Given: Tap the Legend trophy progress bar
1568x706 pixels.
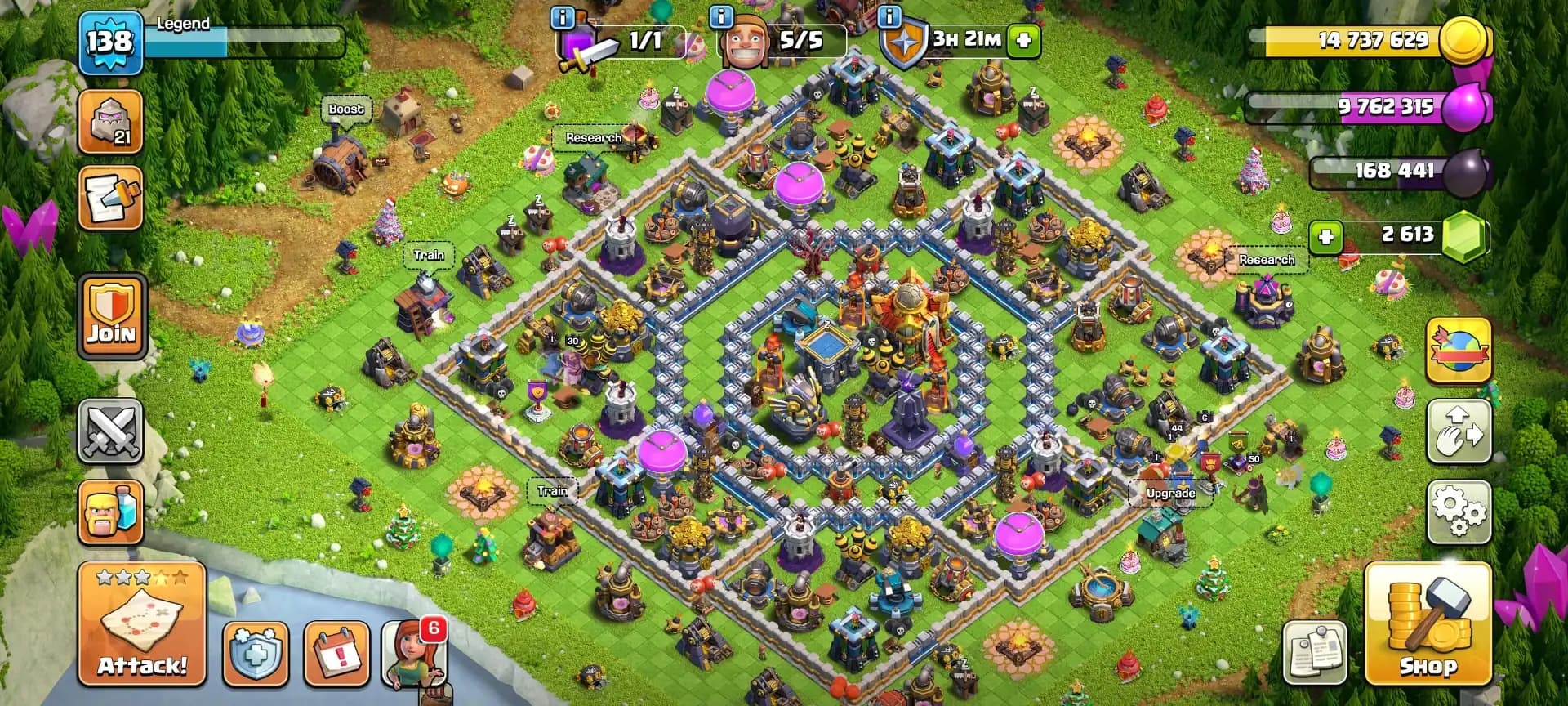Looking at the screenshot, I should [245, 34].
